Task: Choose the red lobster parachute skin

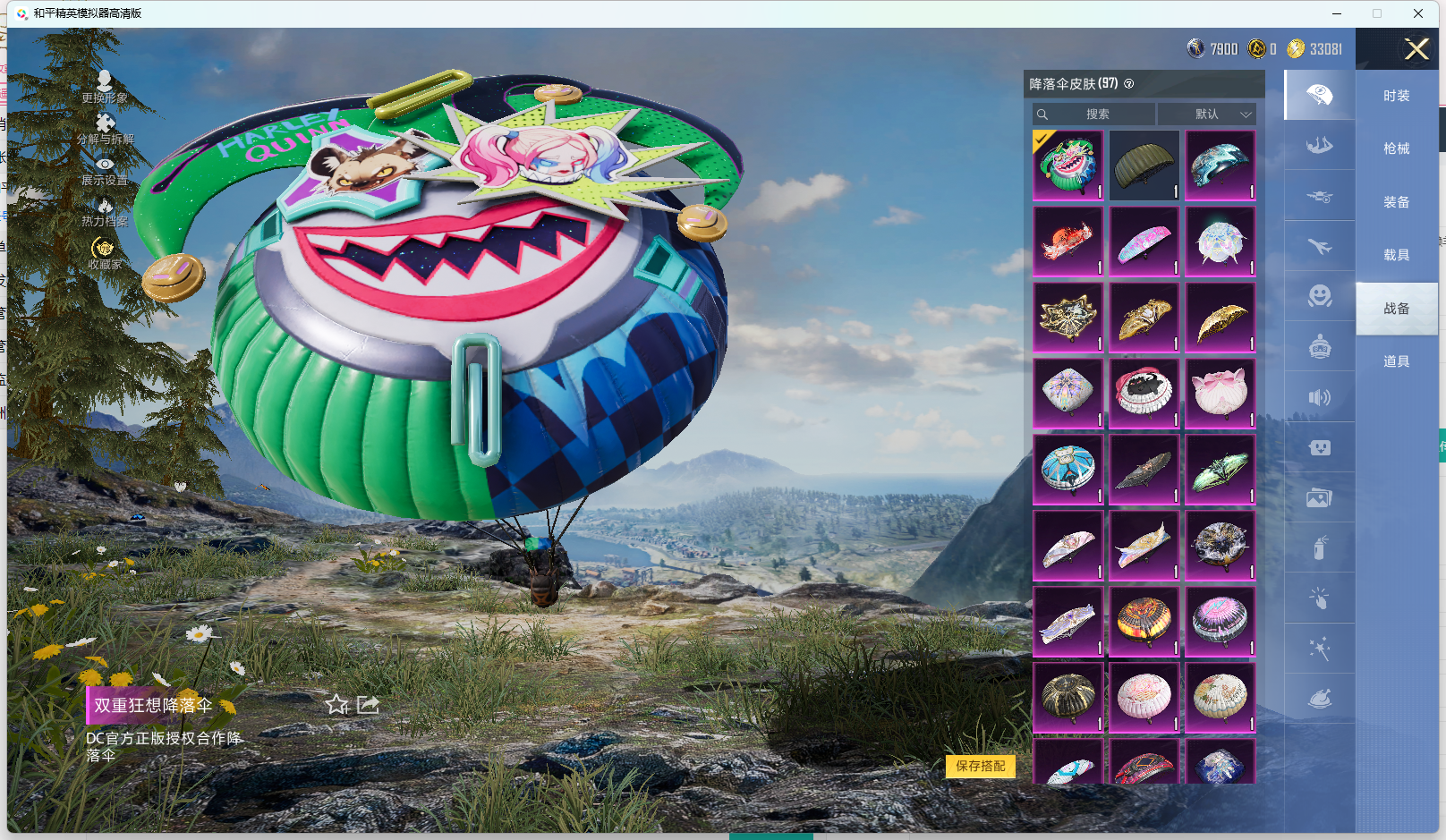Action: 1067,242
